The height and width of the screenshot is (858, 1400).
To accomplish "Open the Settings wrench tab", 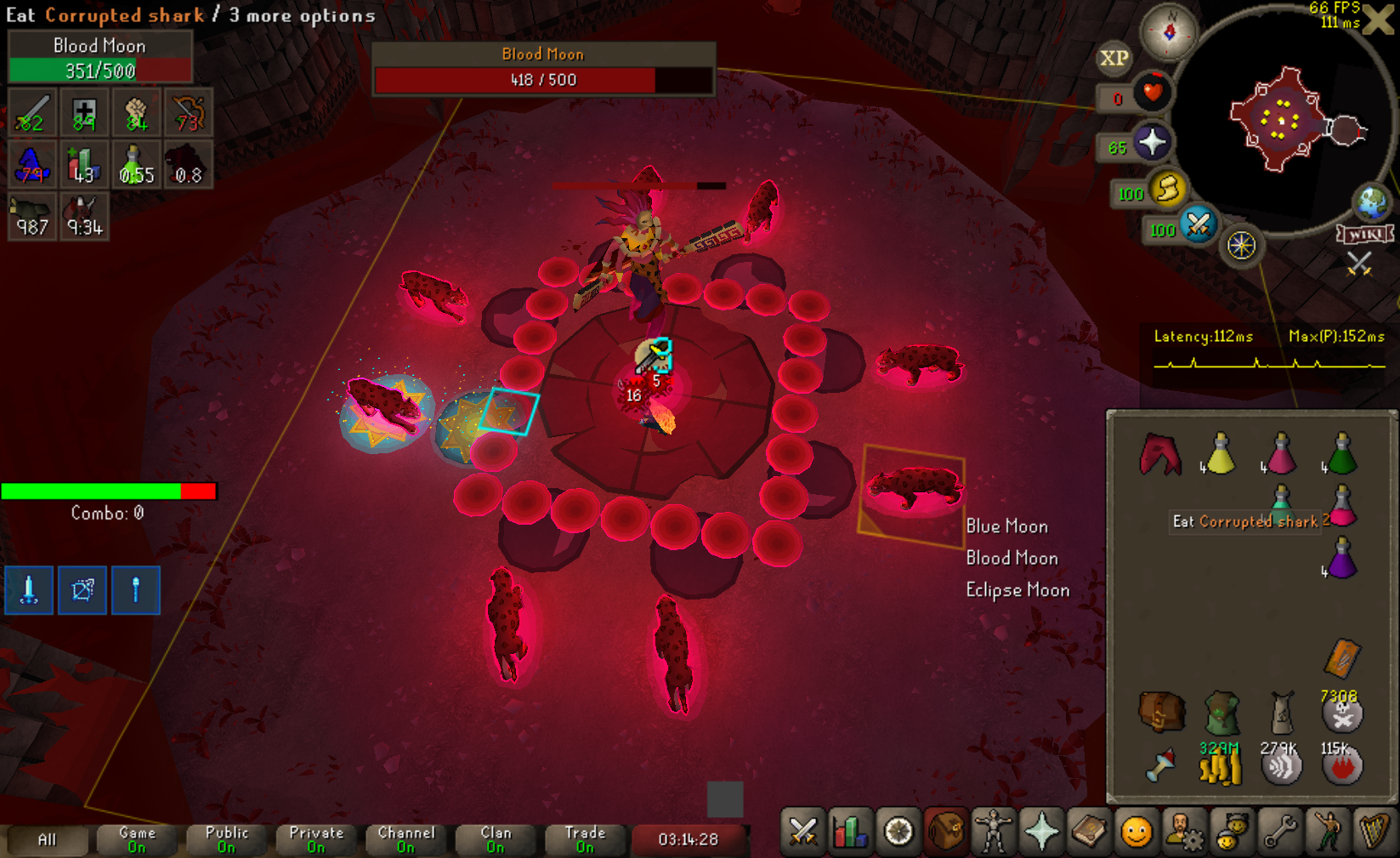I will click(x=1278, y=832).
